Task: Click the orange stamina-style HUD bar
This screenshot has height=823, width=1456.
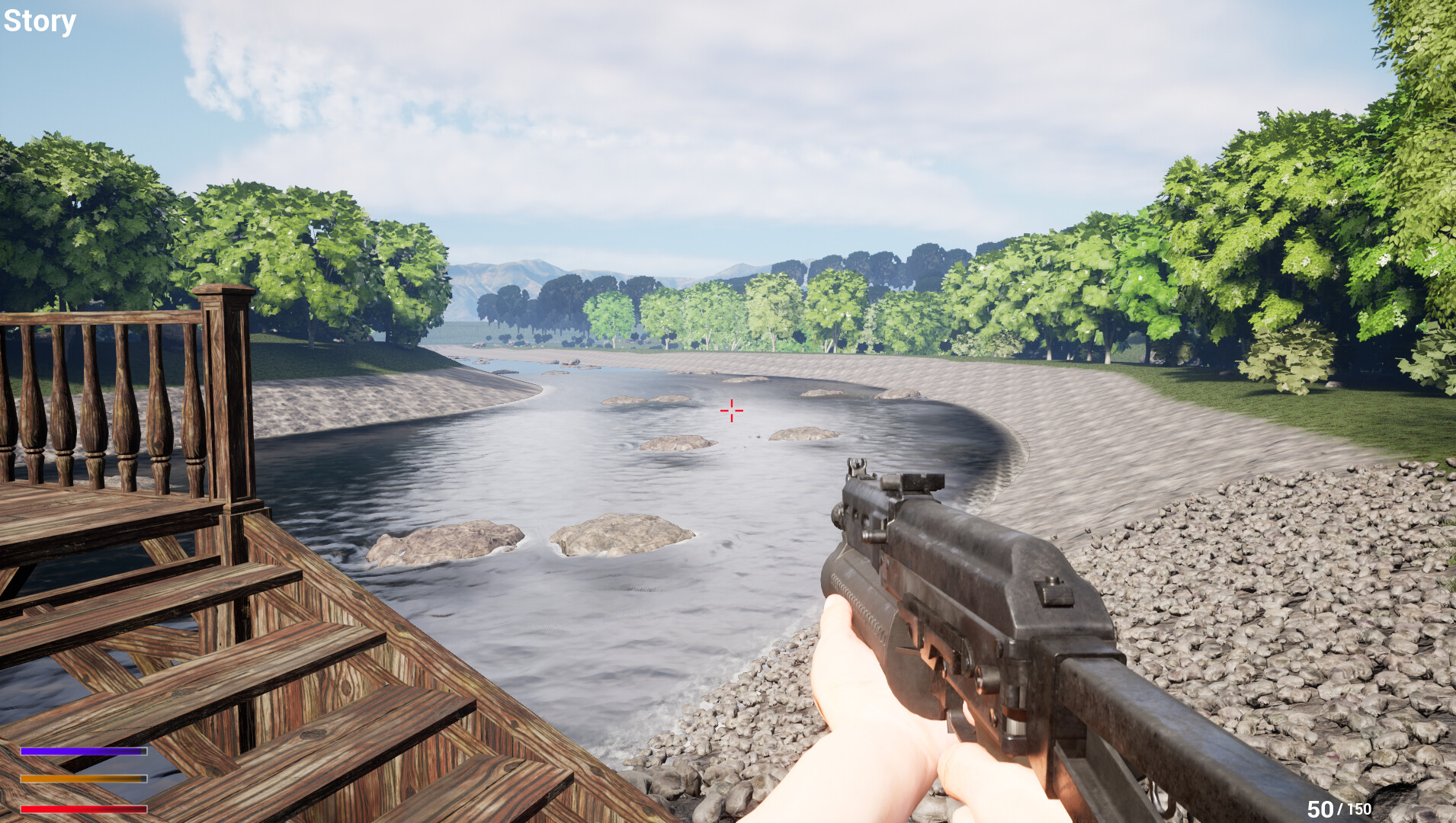Action: tap(82, 780)
